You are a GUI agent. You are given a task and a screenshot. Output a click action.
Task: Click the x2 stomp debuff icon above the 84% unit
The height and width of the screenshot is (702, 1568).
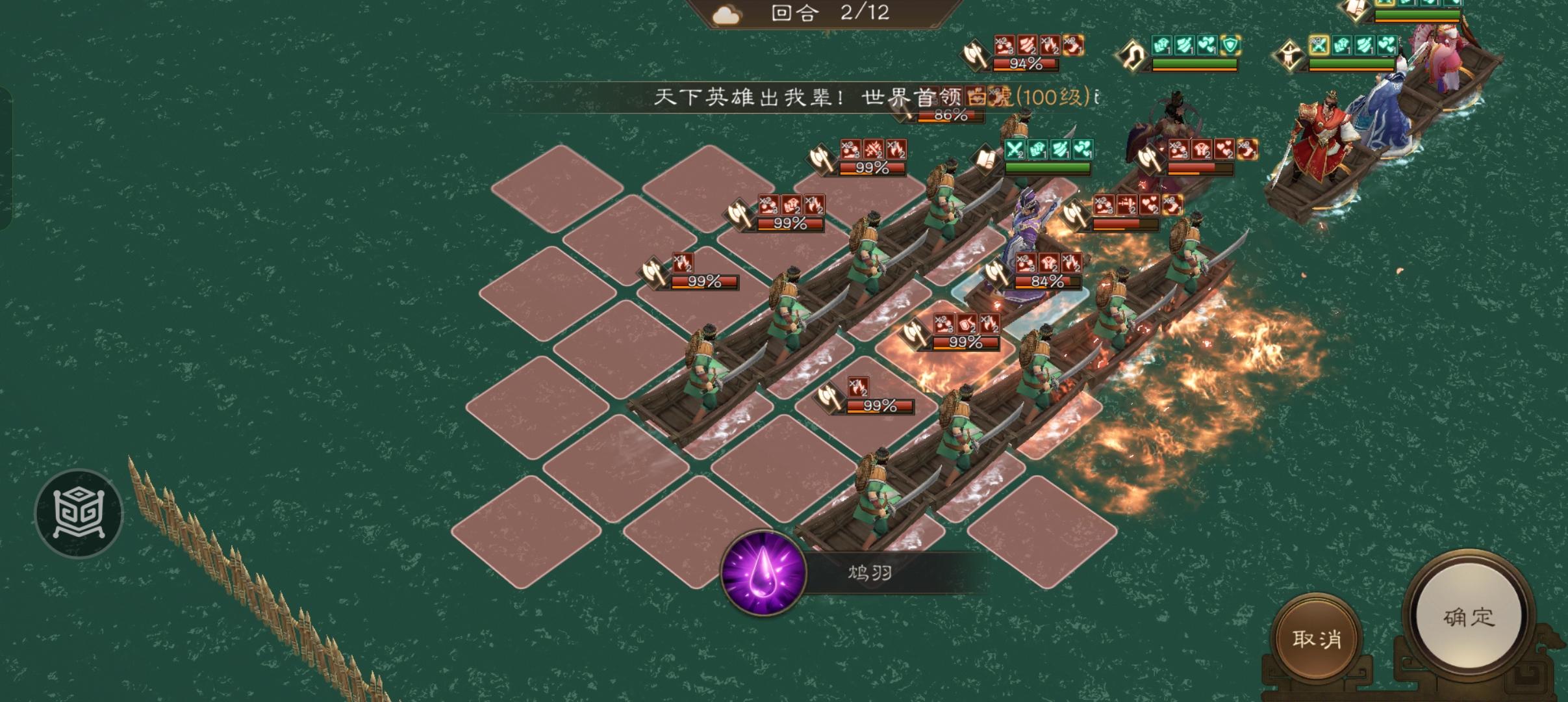click(1026, 263)
